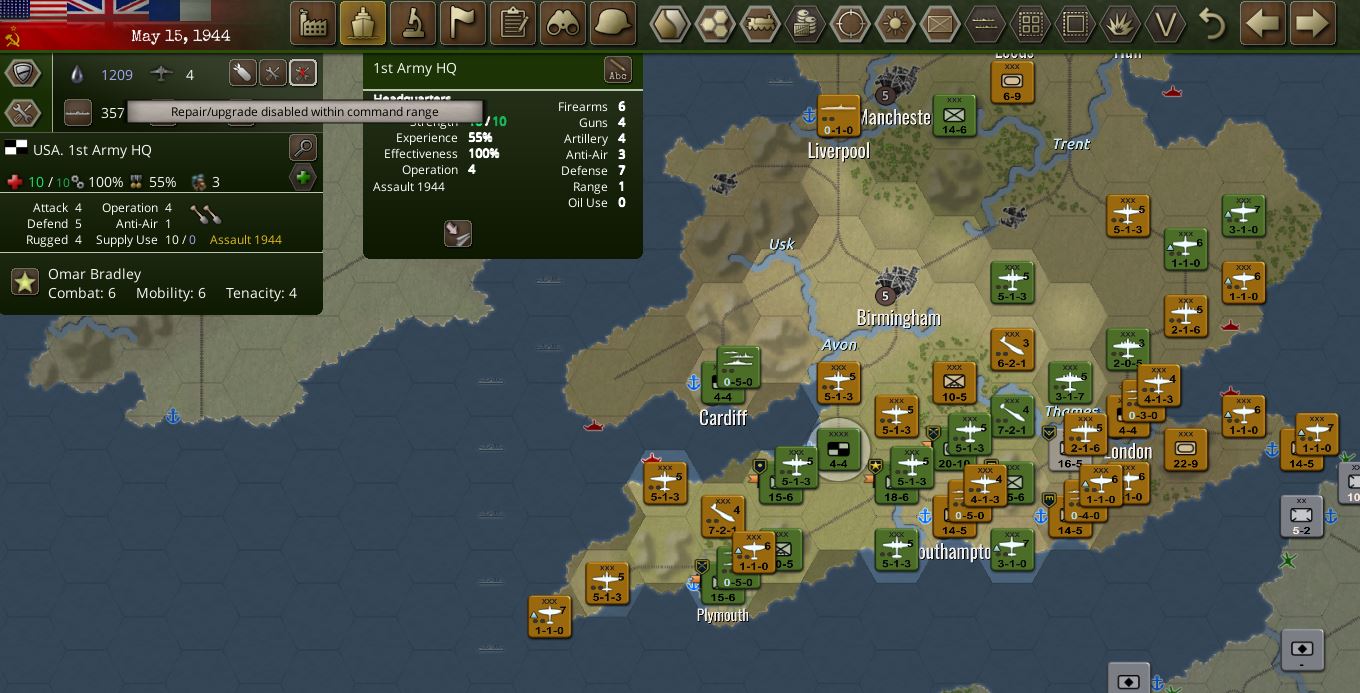1360x693 pixels.
Task: Toggle the envelope unit markers filter
Action: click(x=940, y=23)
